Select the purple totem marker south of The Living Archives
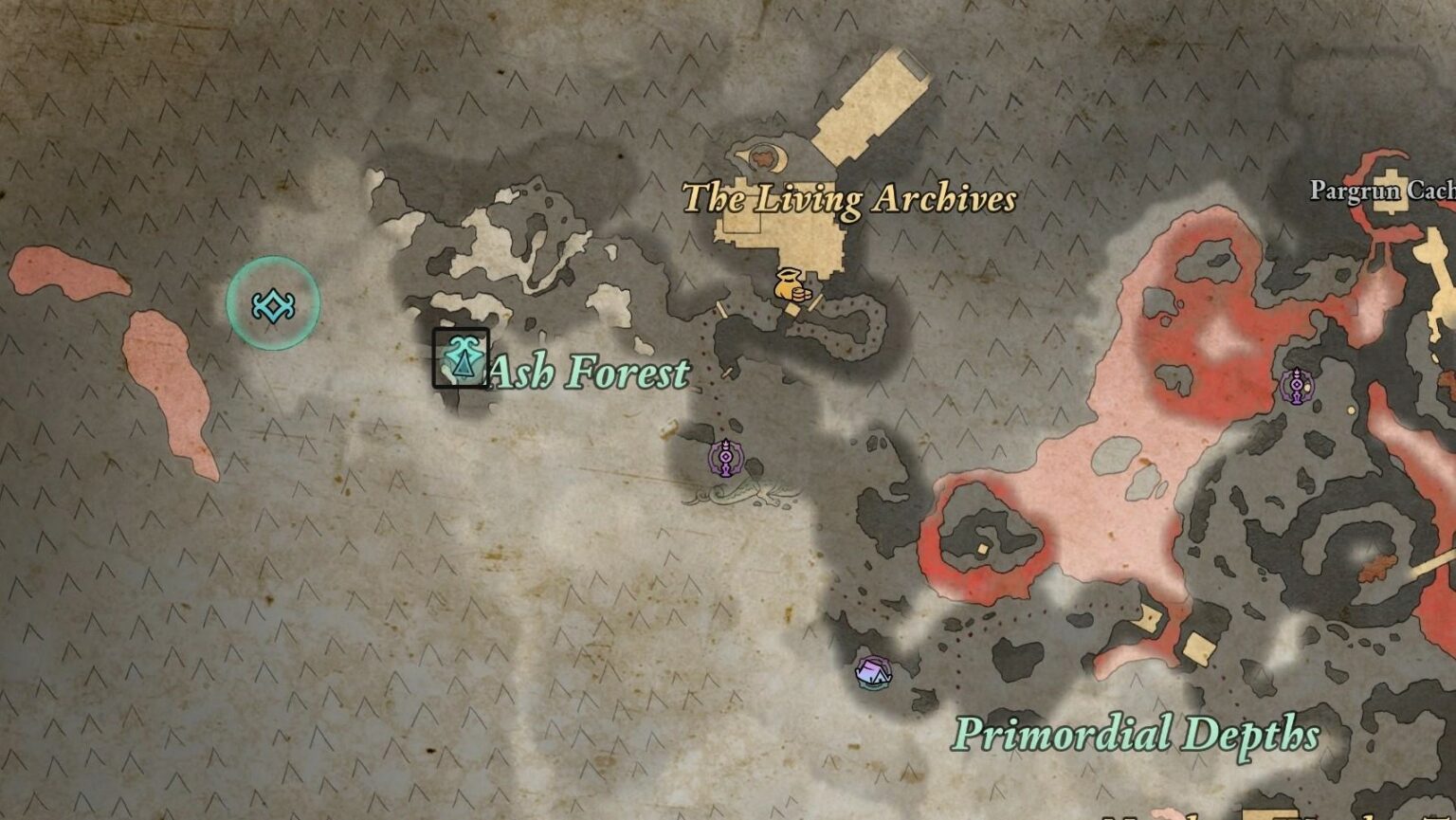The width and height of the screenshot is (1456, 820). 724,459
